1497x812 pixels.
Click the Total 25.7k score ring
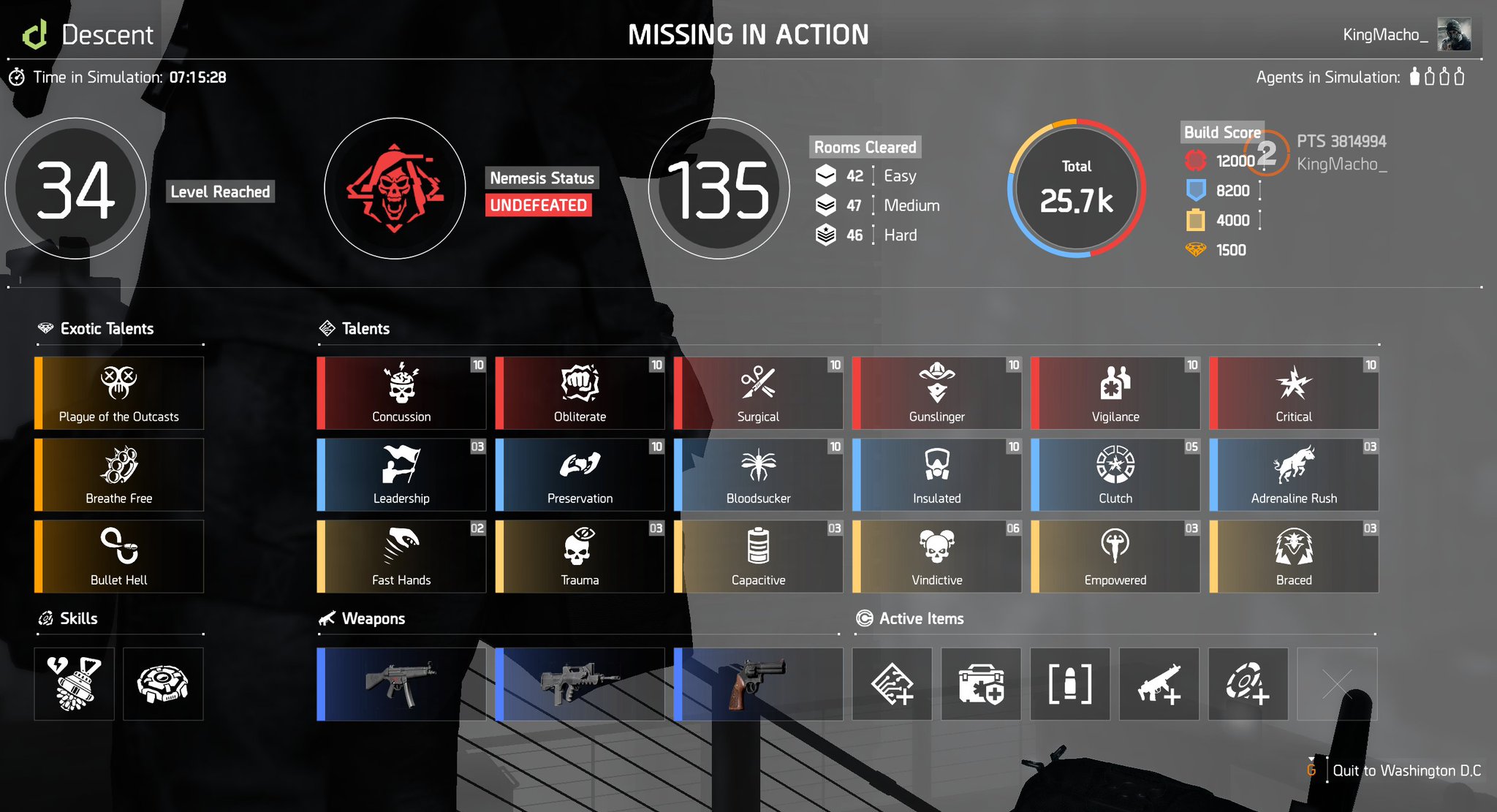tap(1075, 190)
